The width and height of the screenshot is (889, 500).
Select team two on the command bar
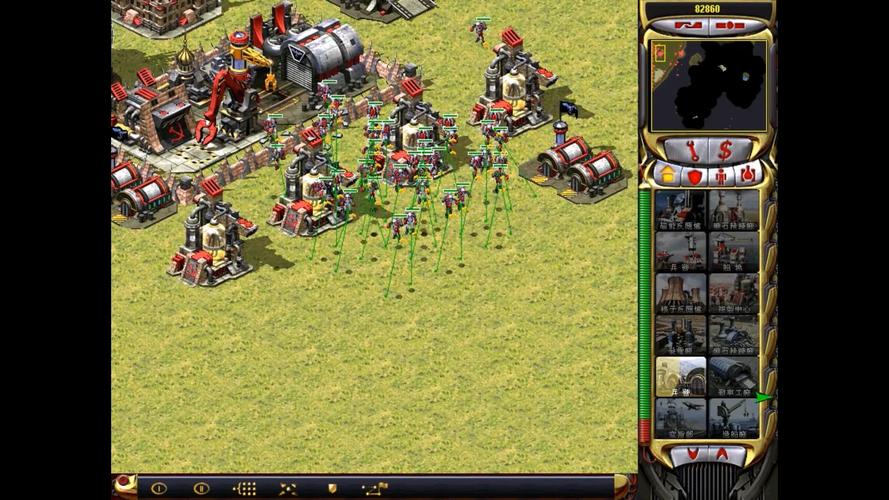[201, 488]
